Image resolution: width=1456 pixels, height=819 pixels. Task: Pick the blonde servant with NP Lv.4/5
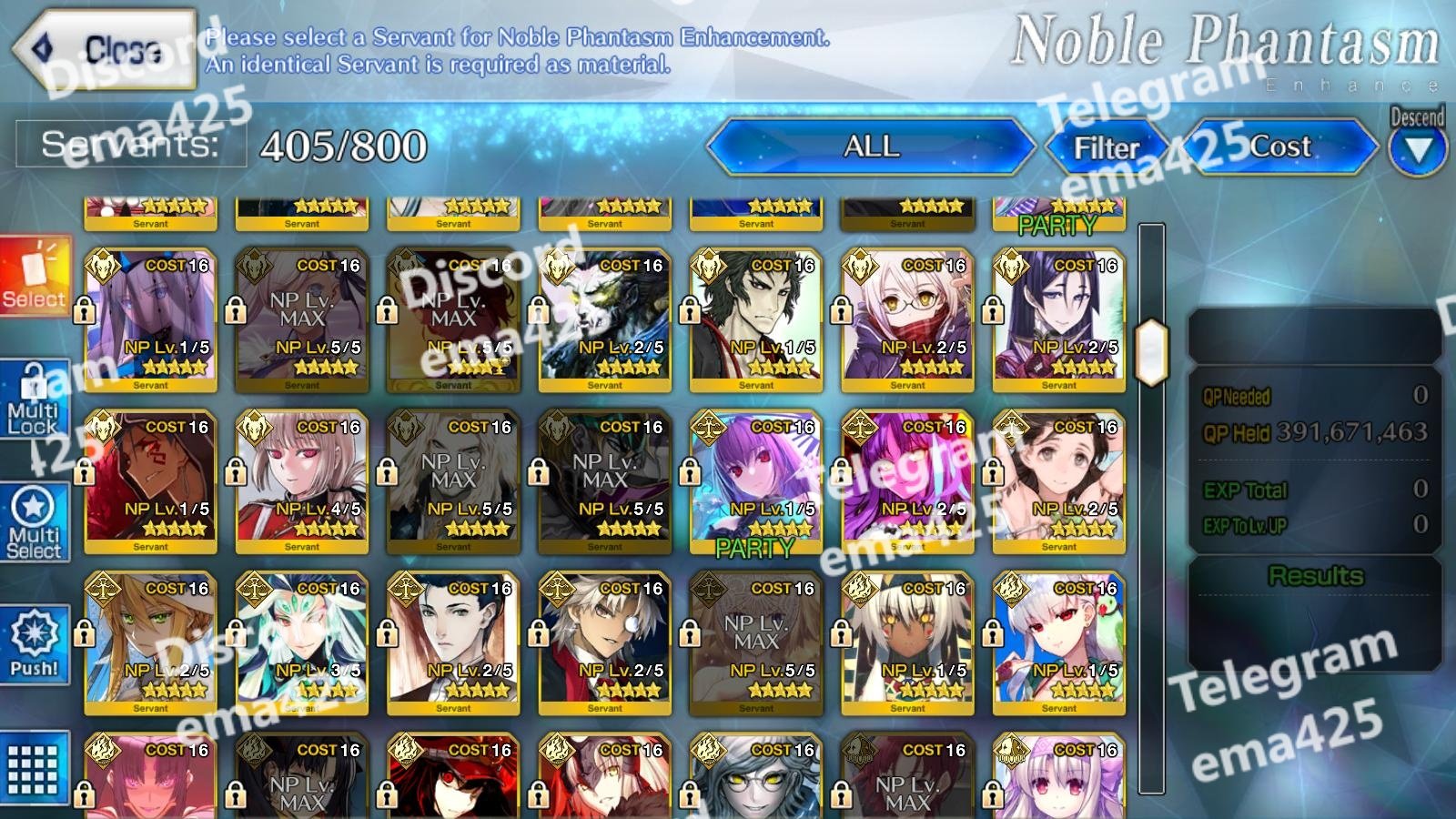pyautogui.click(x=301, y=480)
